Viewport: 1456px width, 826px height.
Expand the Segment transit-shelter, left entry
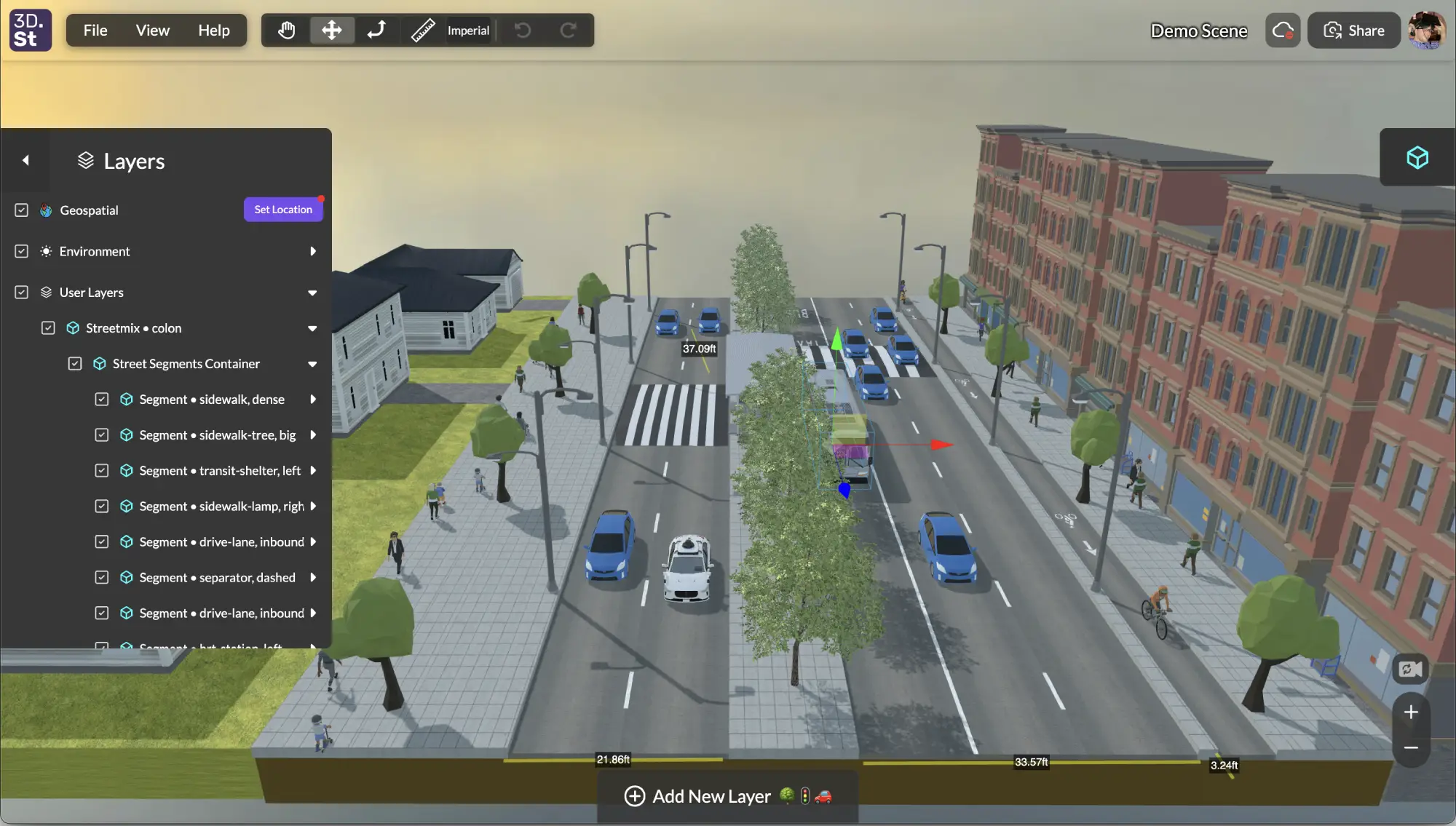pos(314,470)
